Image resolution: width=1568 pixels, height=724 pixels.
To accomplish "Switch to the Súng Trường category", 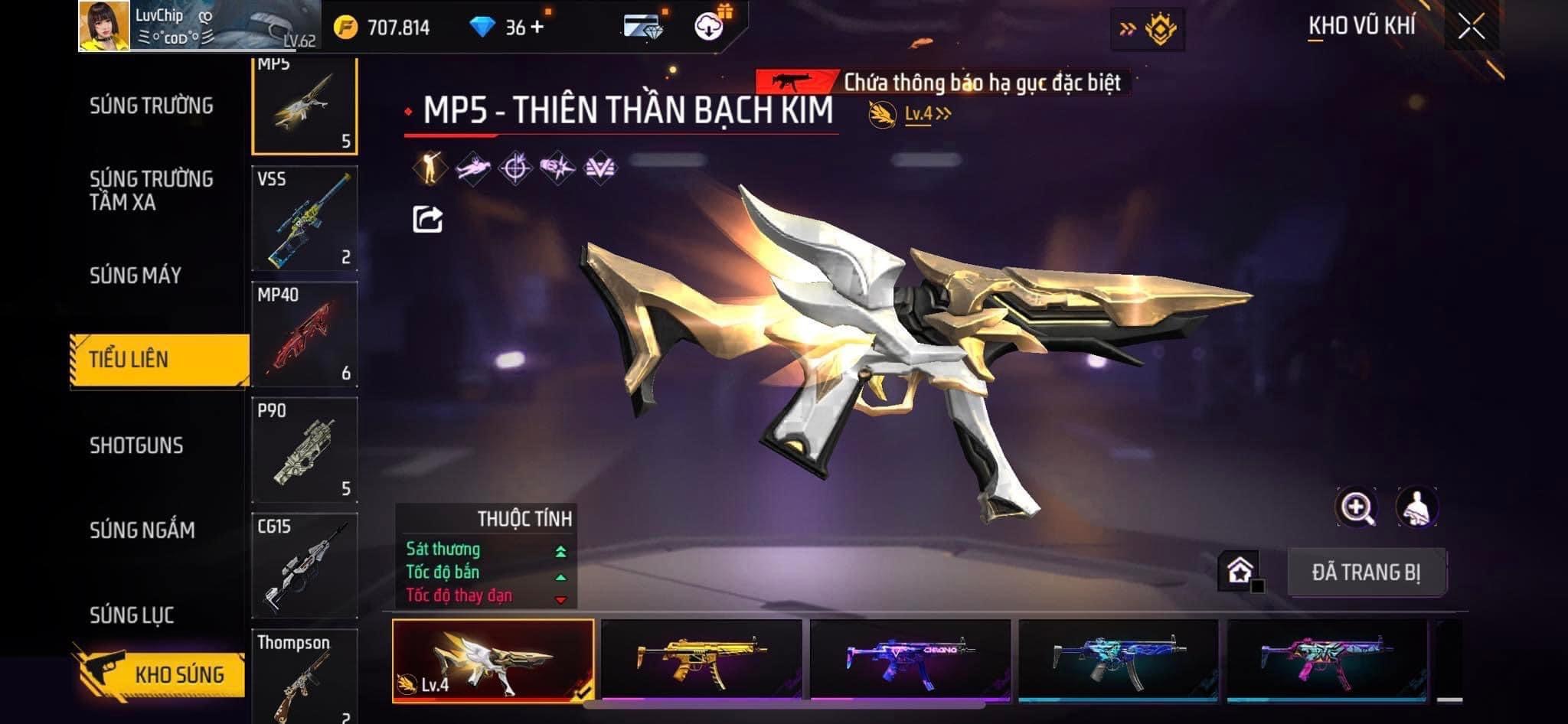I will (151, 106).
